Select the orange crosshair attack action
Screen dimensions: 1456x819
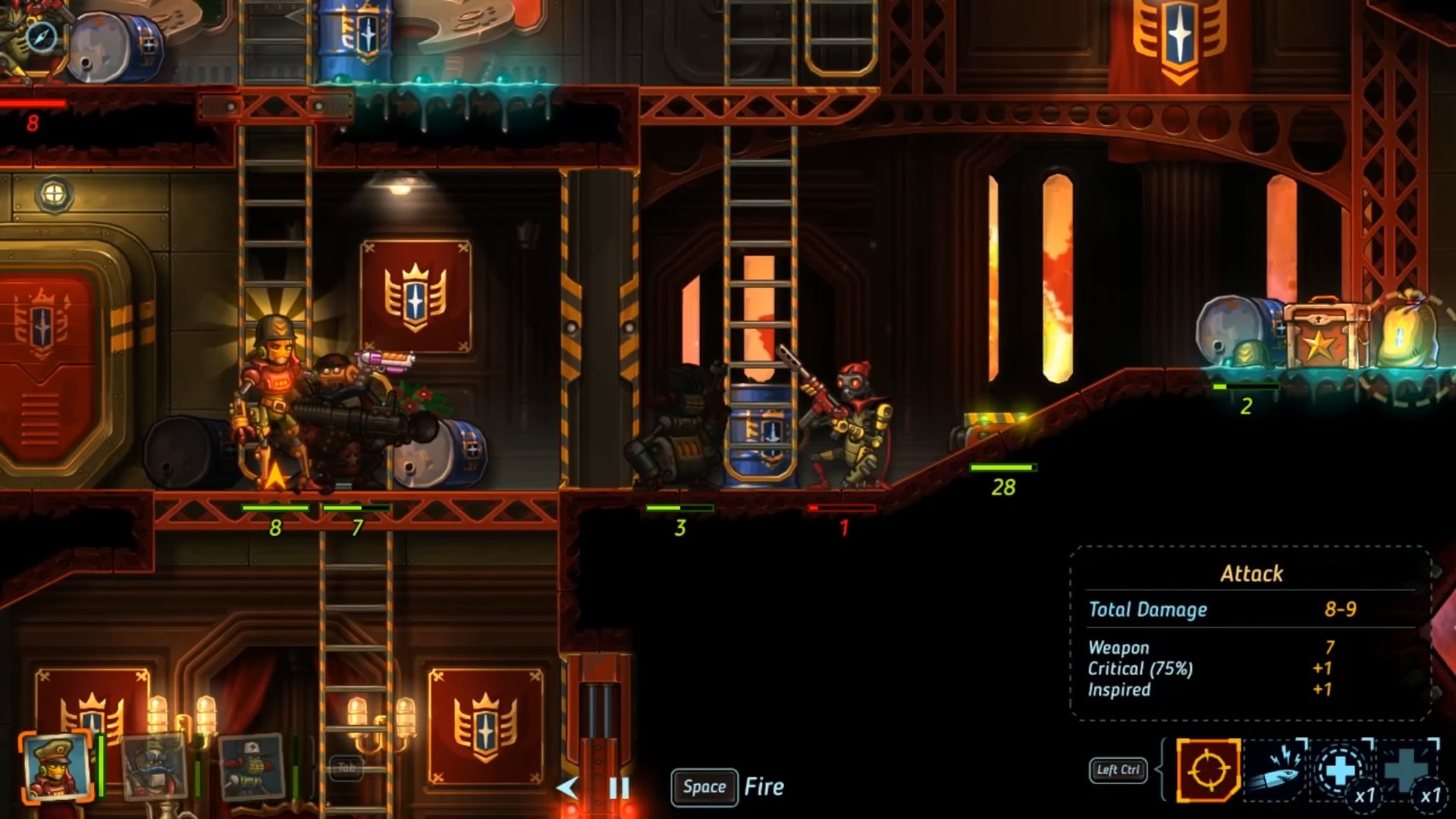point(1208,770)
